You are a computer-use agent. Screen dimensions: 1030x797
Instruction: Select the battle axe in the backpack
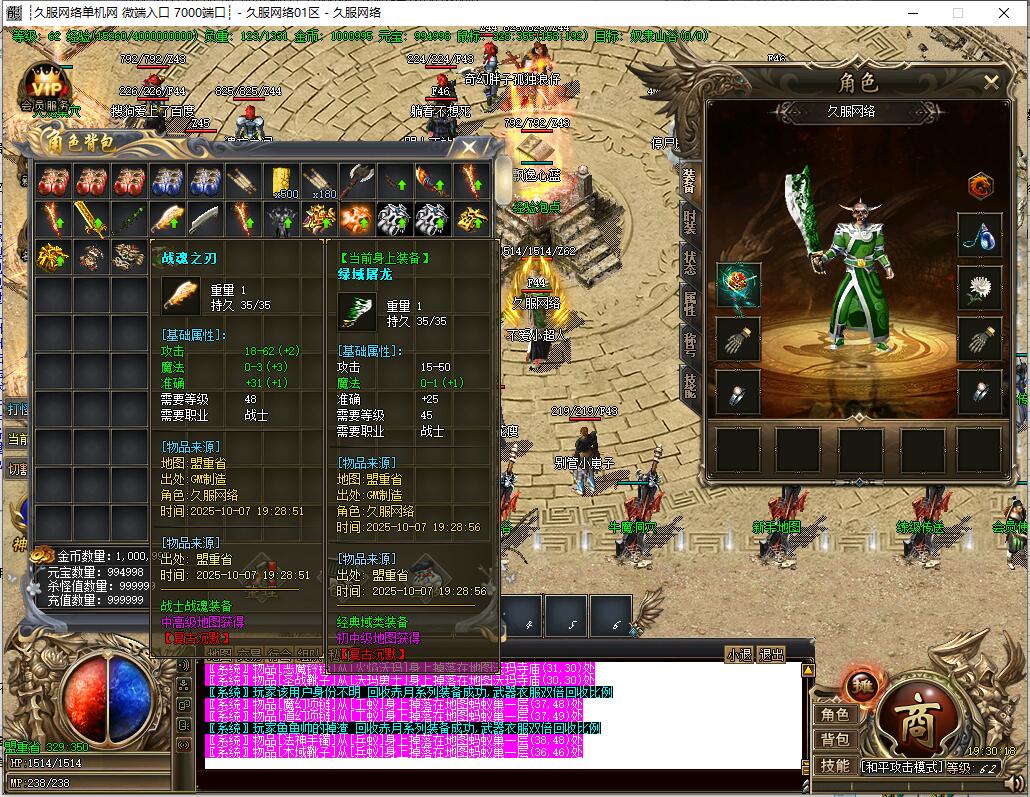[357, 181]
